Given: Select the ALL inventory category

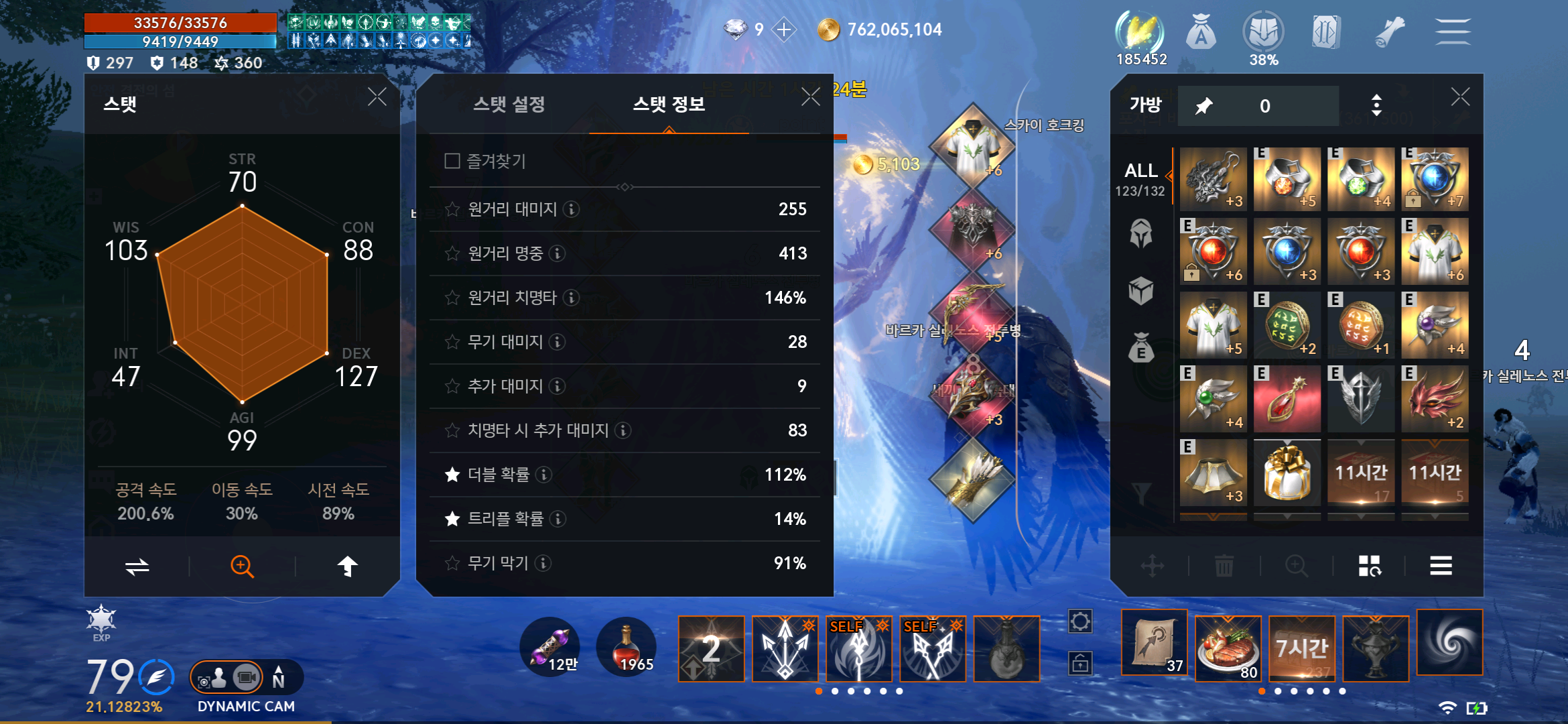Looking at the screenshot, I should tap(1141, 179).
